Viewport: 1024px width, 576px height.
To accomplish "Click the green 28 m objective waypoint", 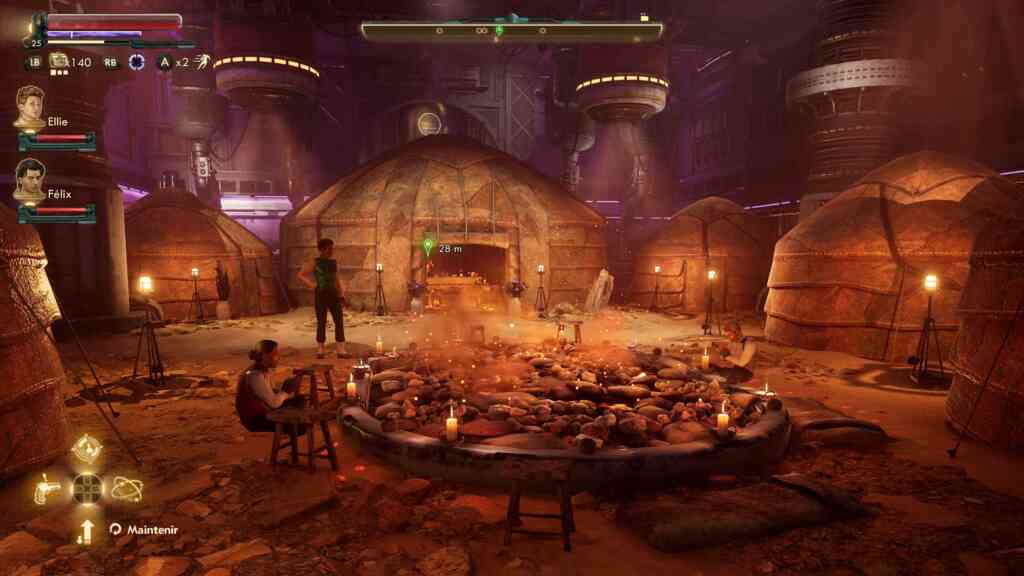I will click(428, 244).
